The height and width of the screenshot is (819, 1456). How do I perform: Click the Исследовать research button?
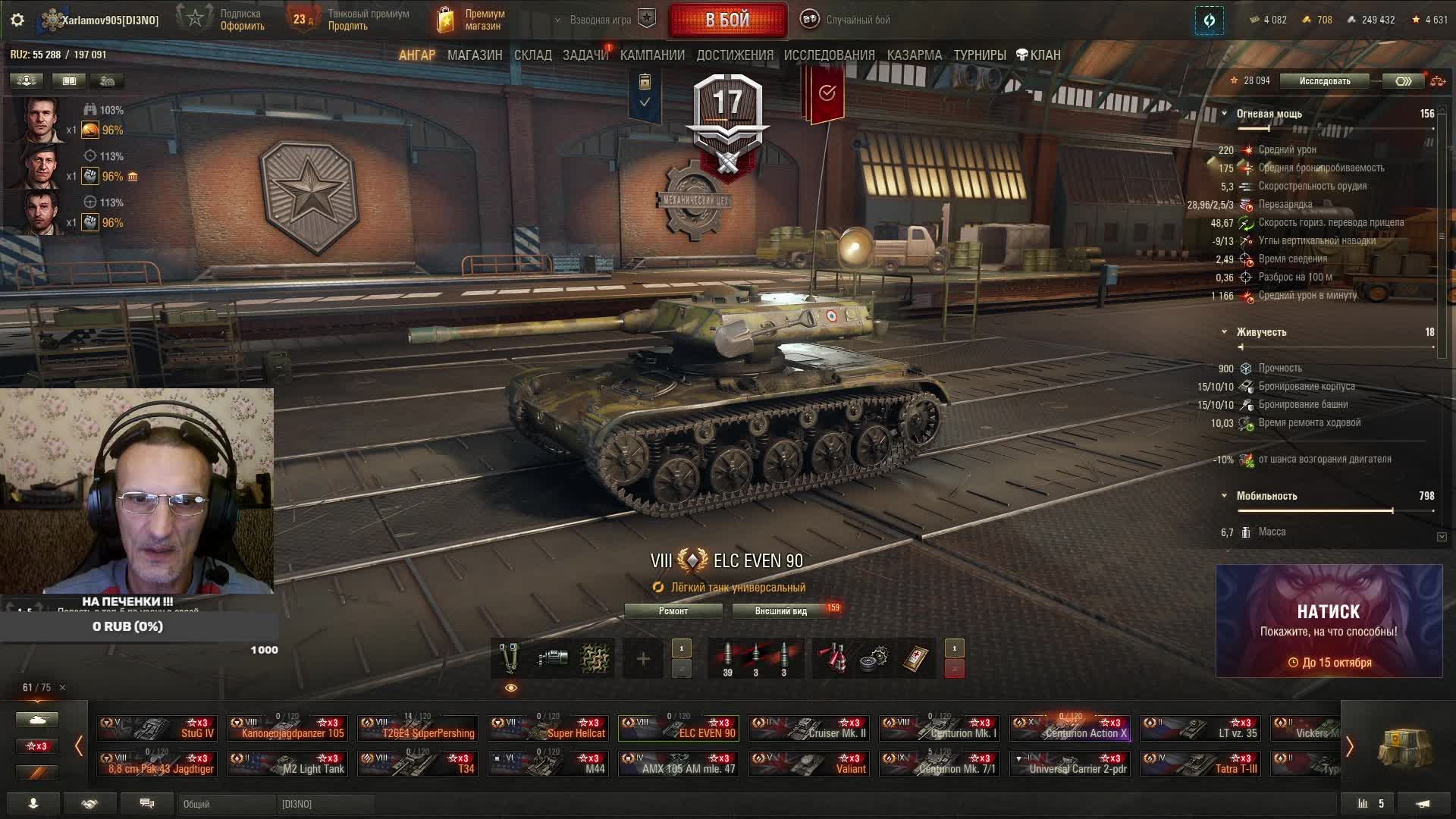click(1324, 81)
